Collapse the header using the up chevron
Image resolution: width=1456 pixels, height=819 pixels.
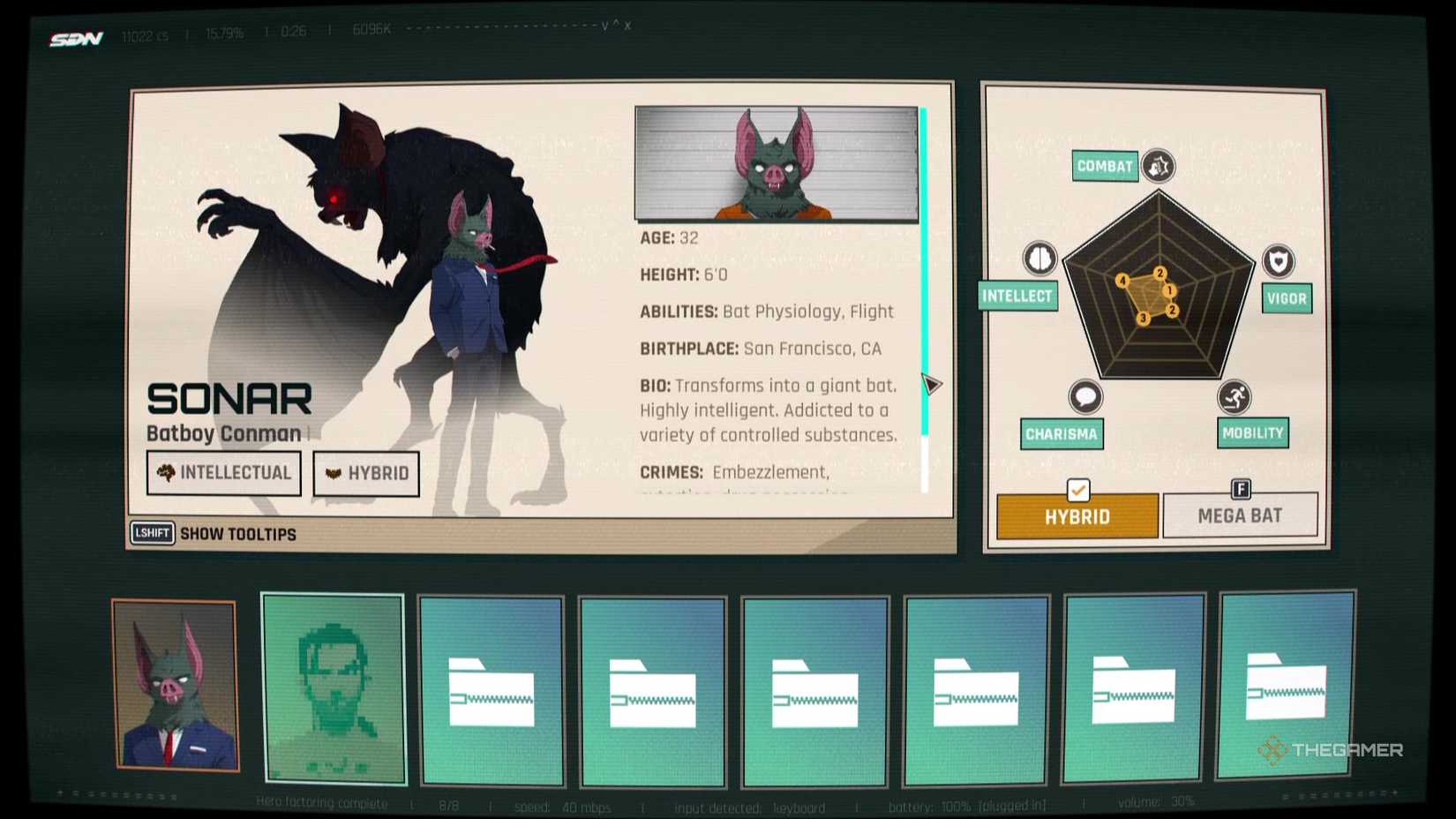tap(616, 25)
